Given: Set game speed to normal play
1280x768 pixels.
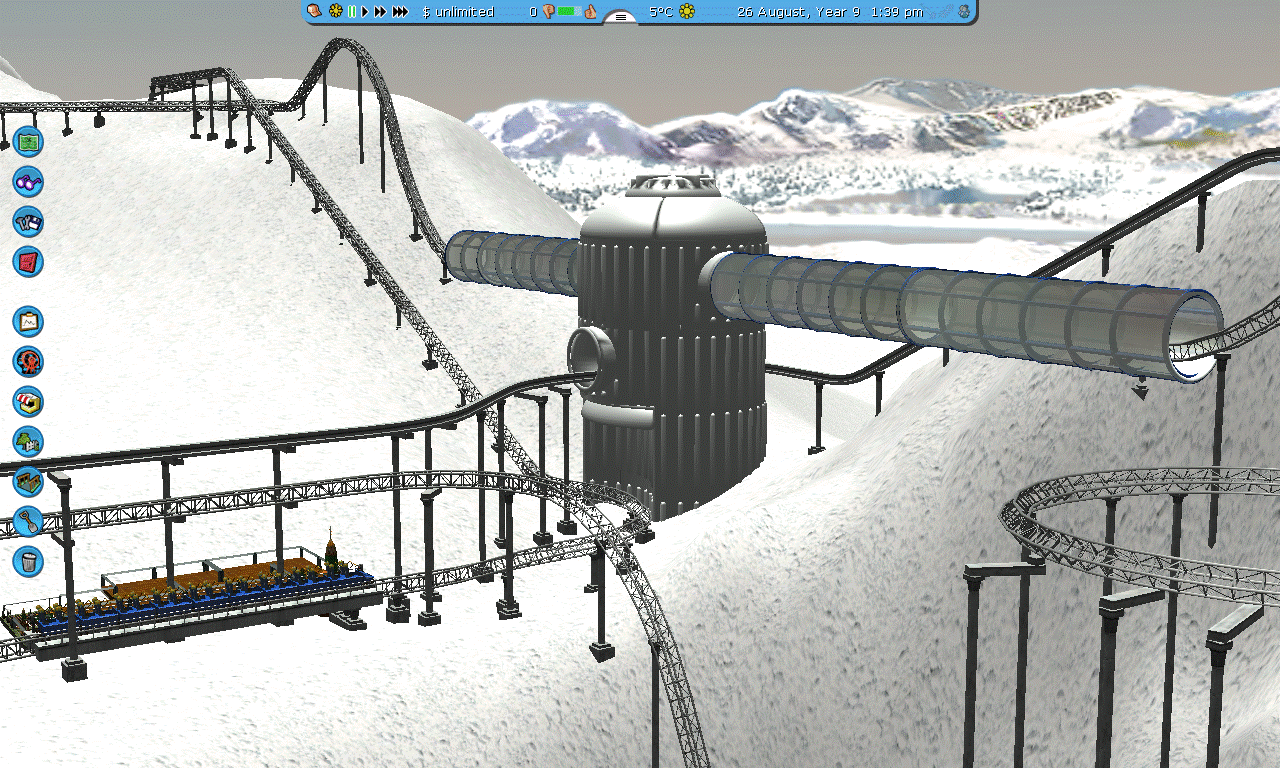Looking at the screenshot, I should coord(365,12).
